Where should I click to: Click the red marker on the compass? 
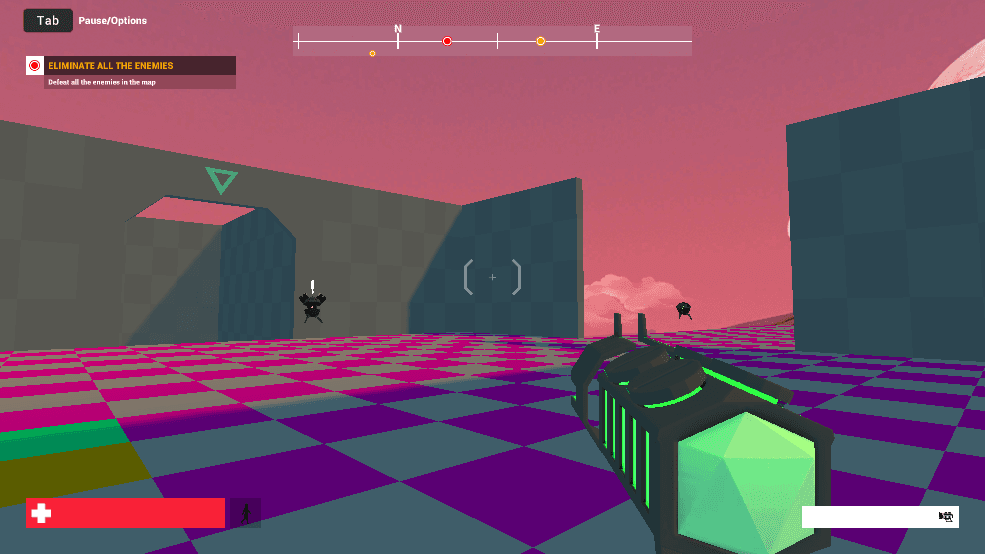tap(447, 41)
